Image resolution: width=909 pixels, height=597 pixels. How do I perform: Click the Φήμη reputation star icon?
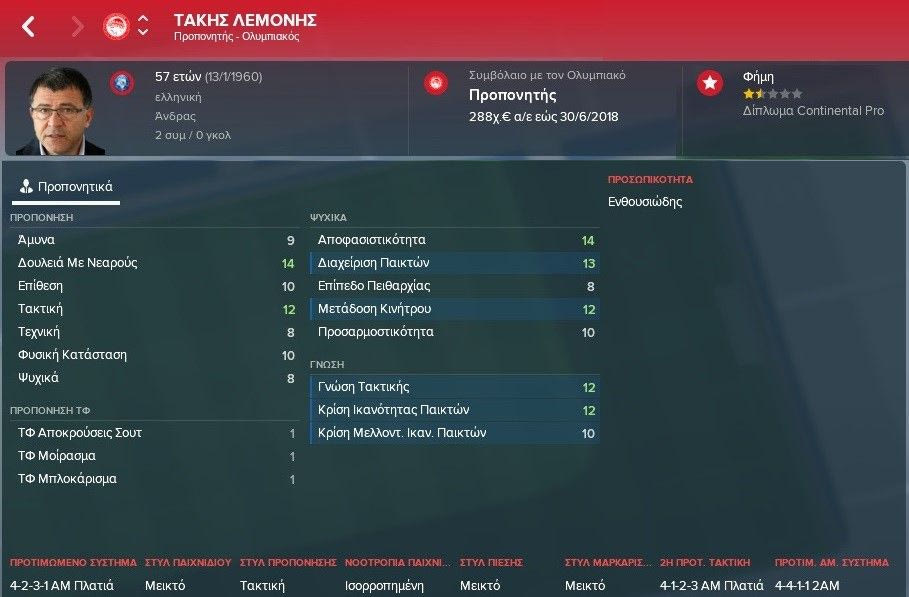tap(710, 83)
